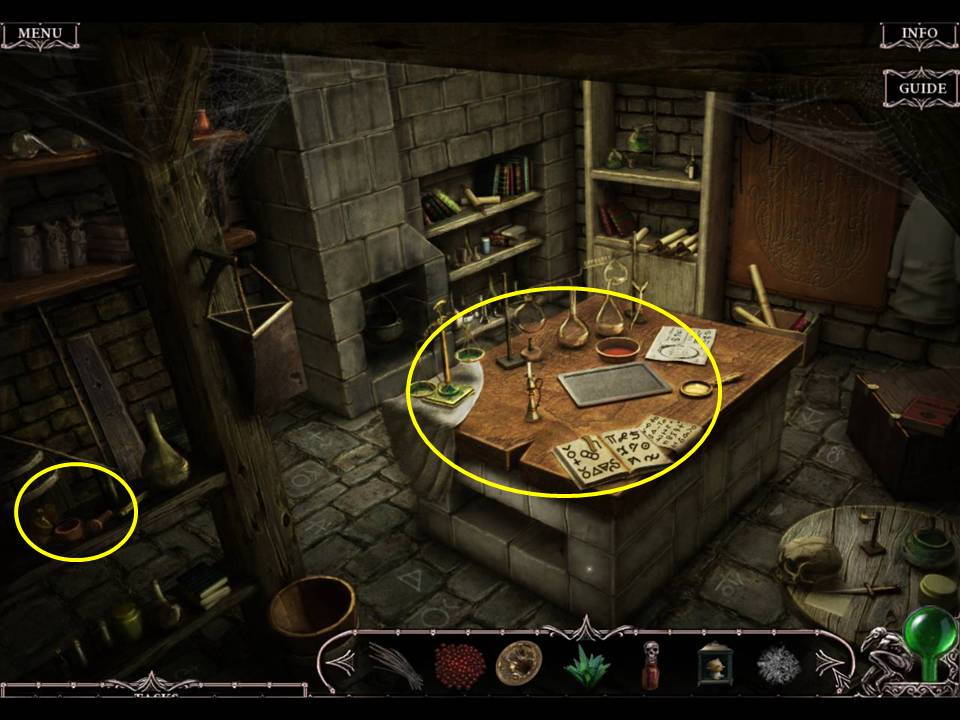This screenshot has height=720, width=960.
Task: Pick the round golden medallion item
Action: click(x=518, y=663)
